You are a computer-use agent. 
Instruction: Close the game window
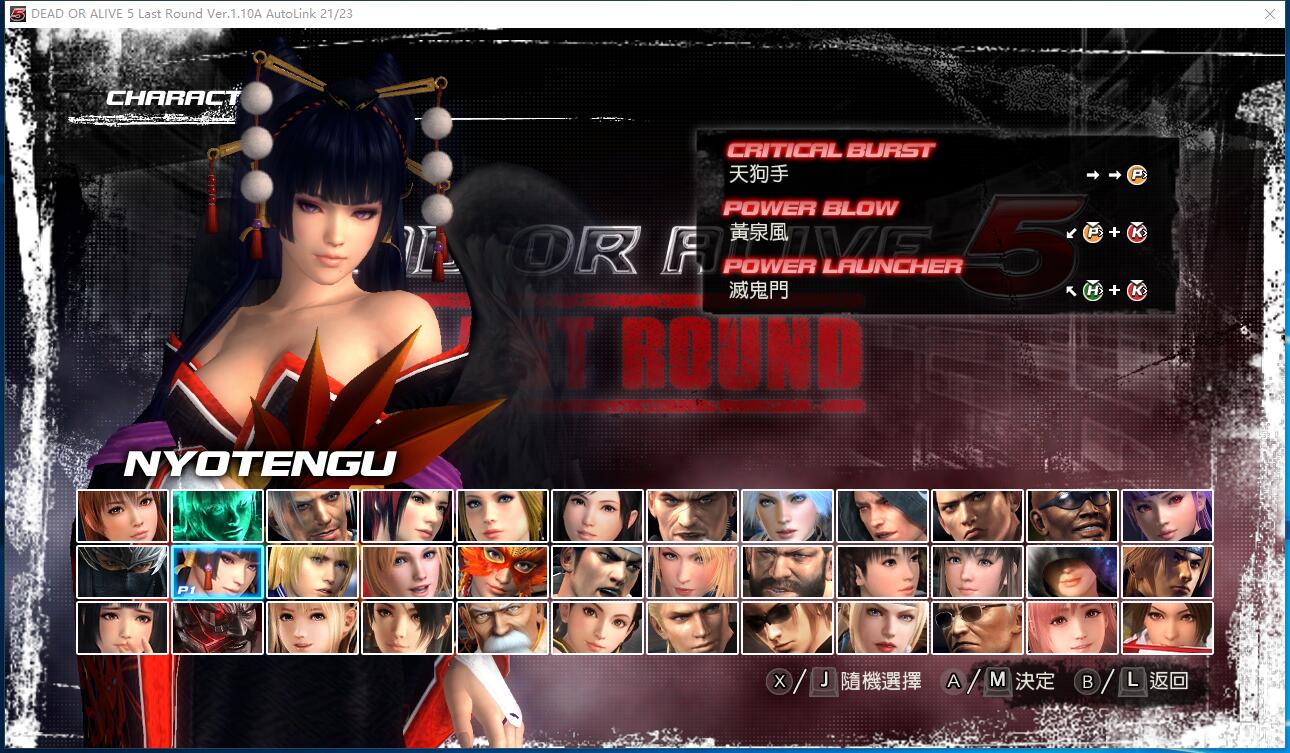tap(1269, 14)
